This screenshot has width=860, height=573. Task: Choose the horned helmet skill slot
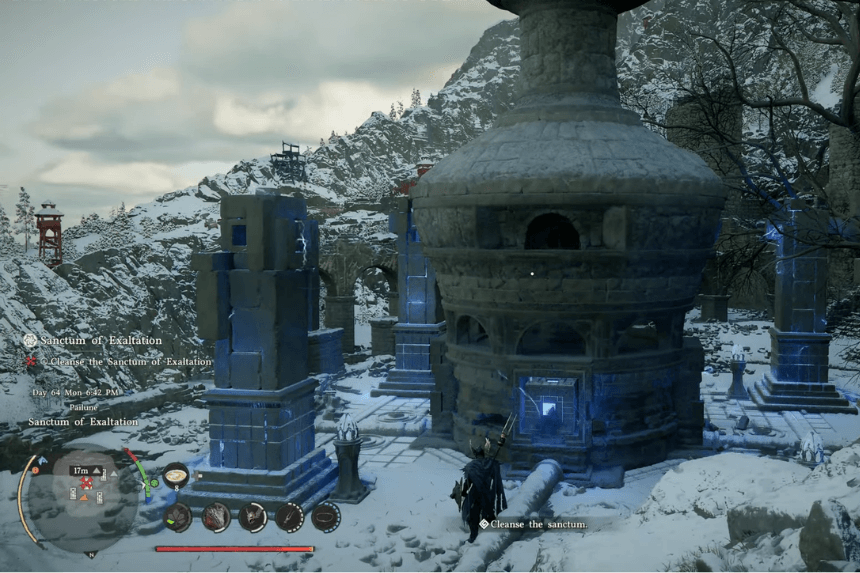[252, 517]
